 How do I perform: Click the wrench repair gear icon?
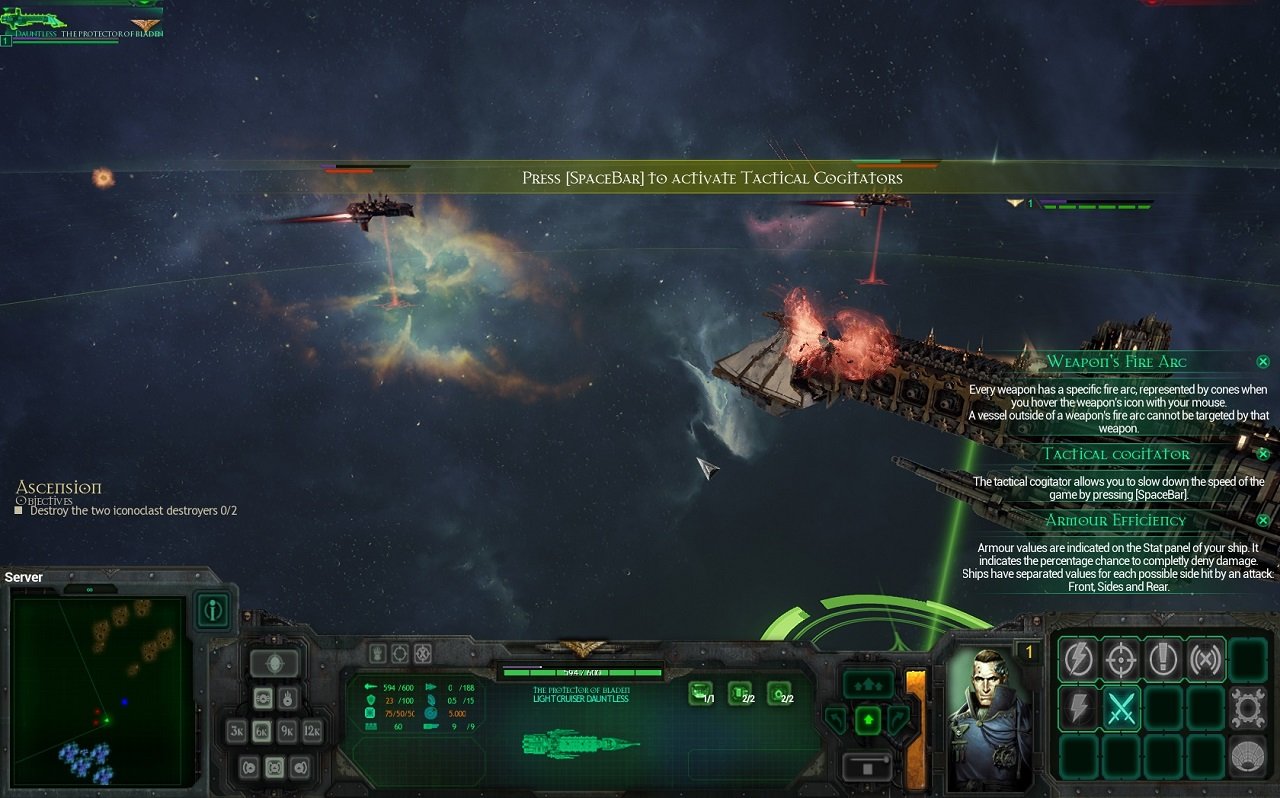(x=1246, y=707)
